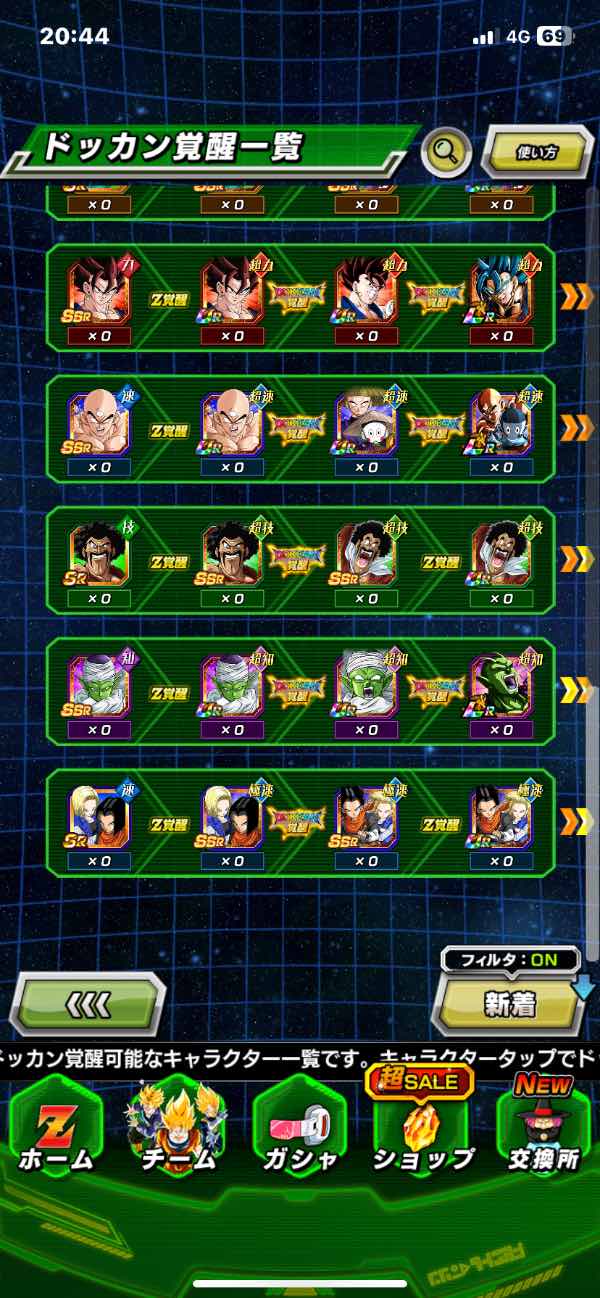Select the SSR strength-type Goku card
Screen dimensions: 600x1298
point(98,289)
